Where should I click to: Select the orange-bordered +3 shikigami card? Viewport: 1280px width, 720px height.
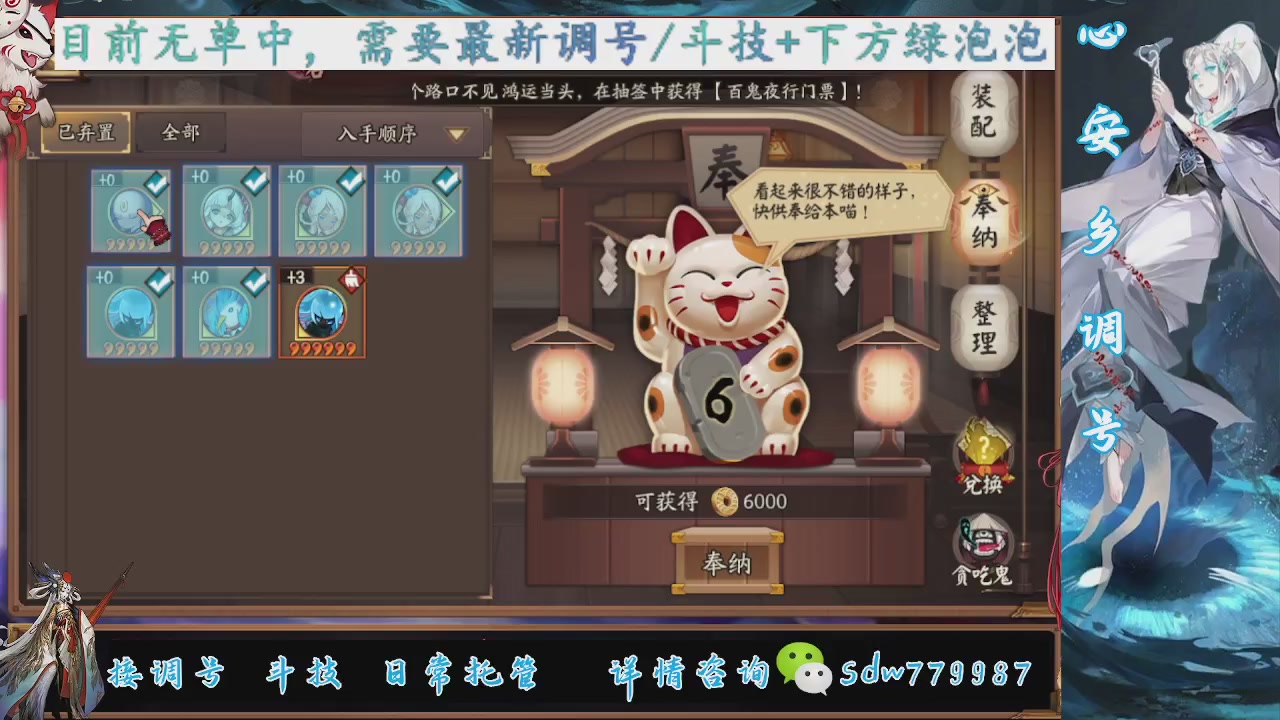pyautogui.click(x=321, y=312)
